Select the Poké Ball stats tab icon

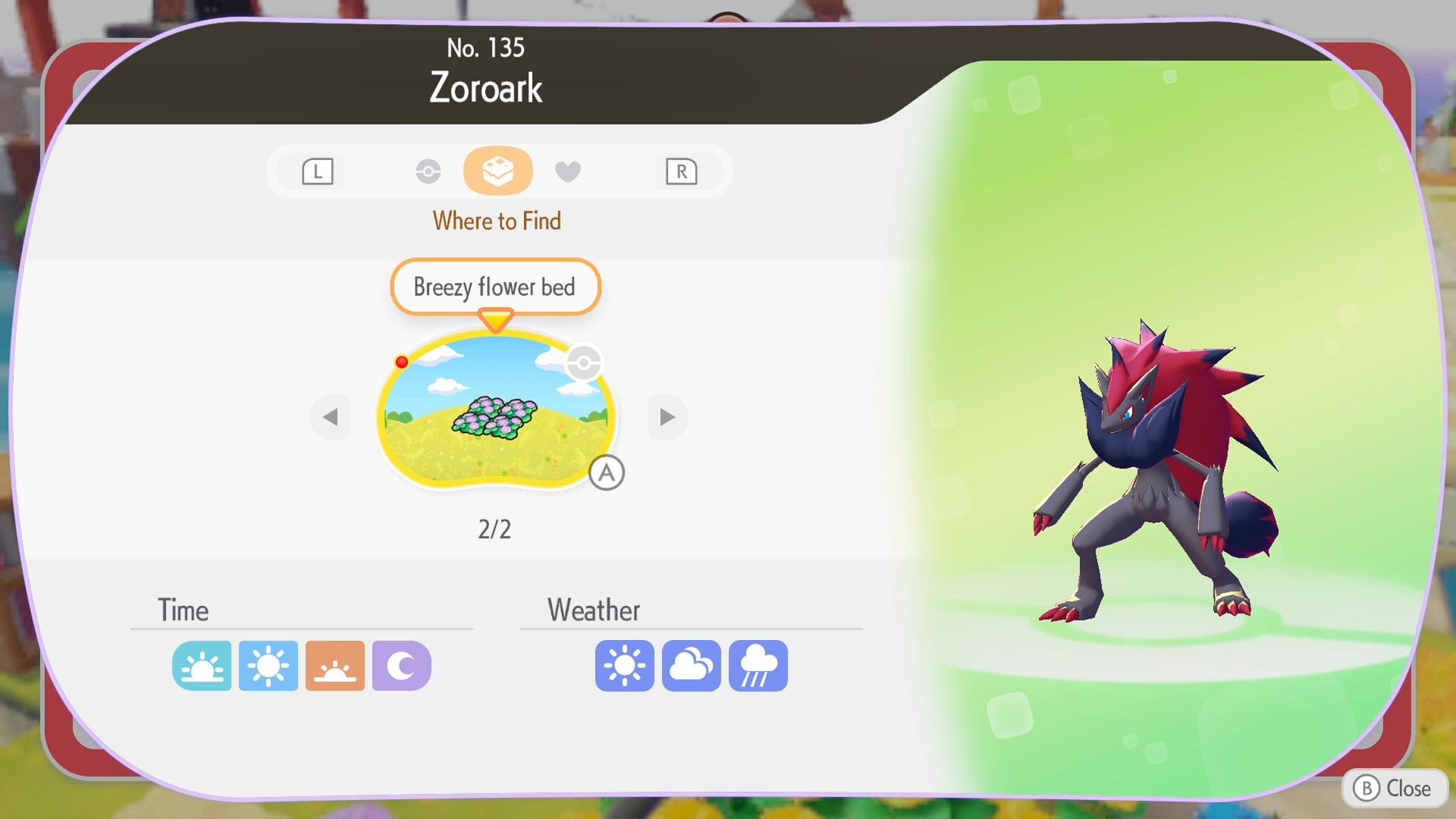tap(428, 171)
